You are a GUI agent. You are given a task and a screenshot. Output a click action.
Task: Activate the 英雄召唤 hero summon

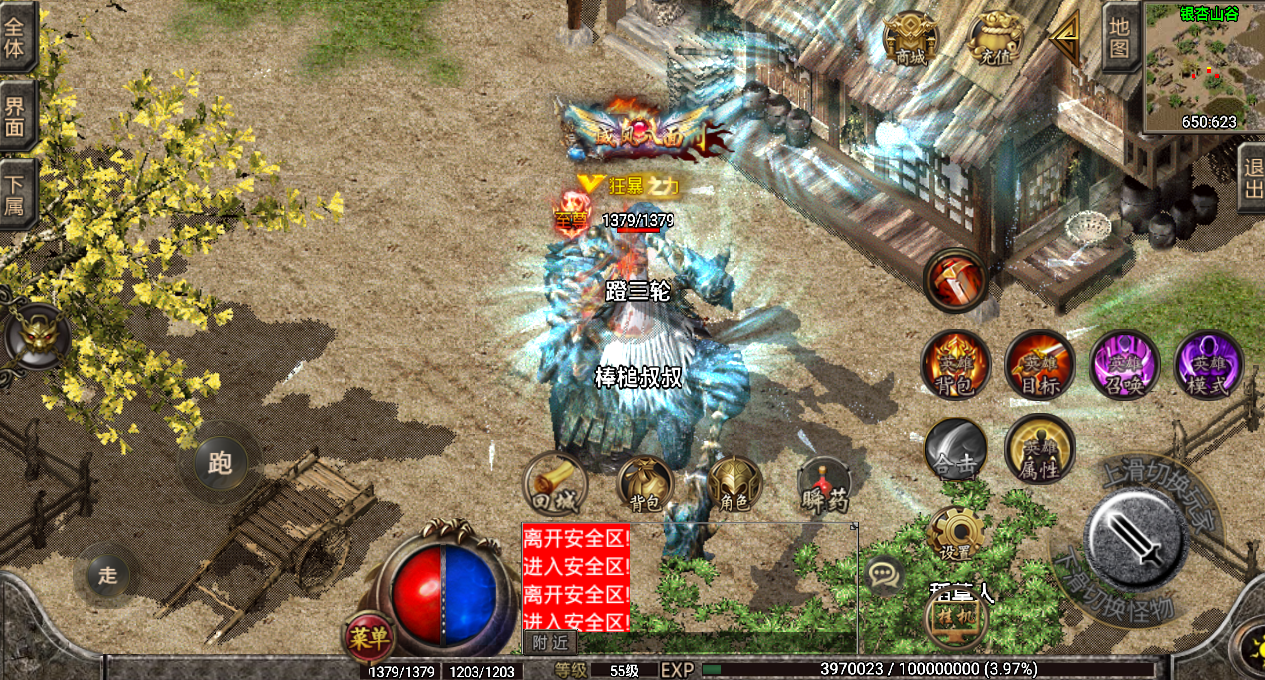1124,364
